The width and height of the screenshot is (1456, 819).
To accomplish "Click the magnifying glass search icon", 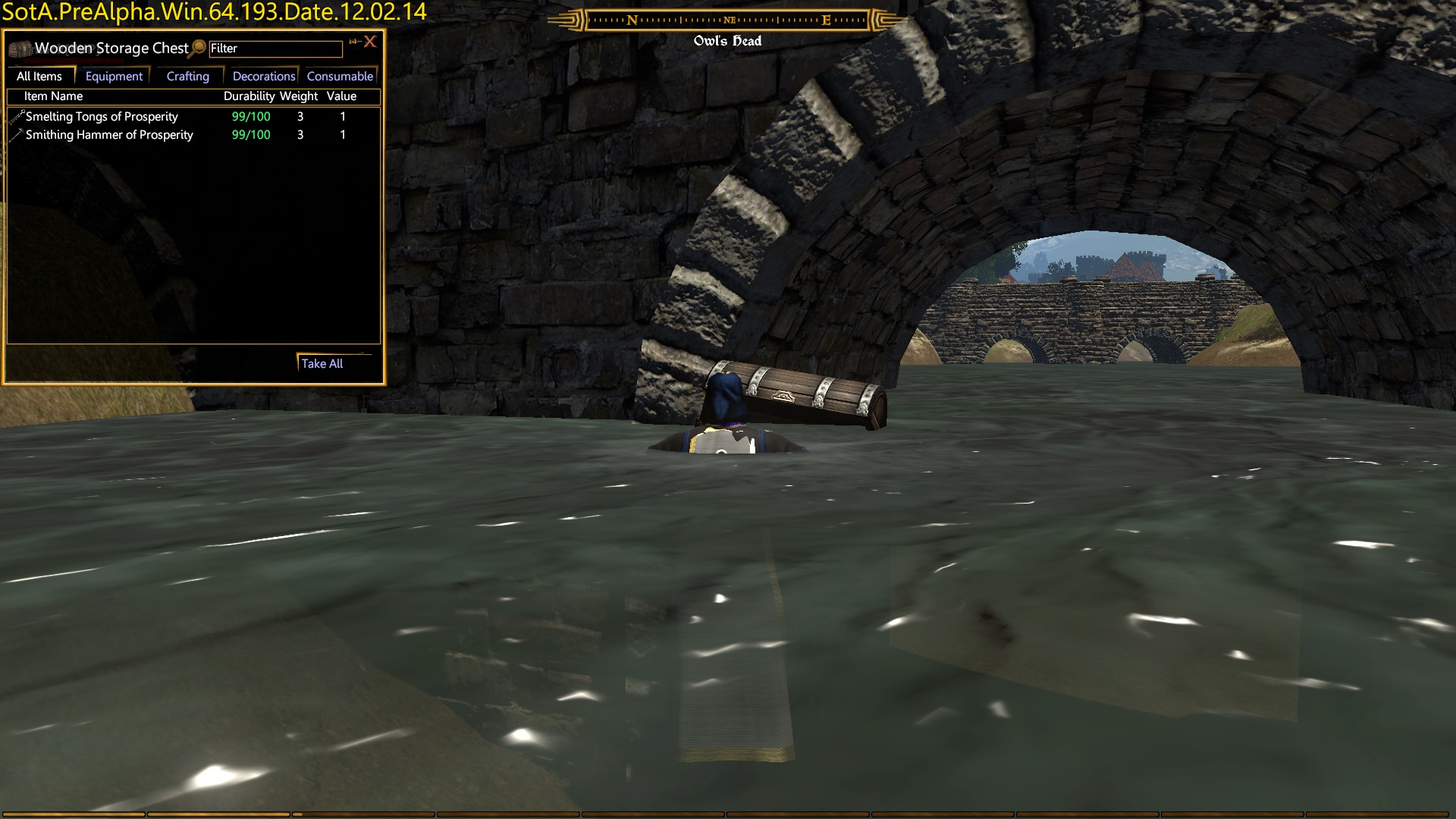I will (199, 48).
